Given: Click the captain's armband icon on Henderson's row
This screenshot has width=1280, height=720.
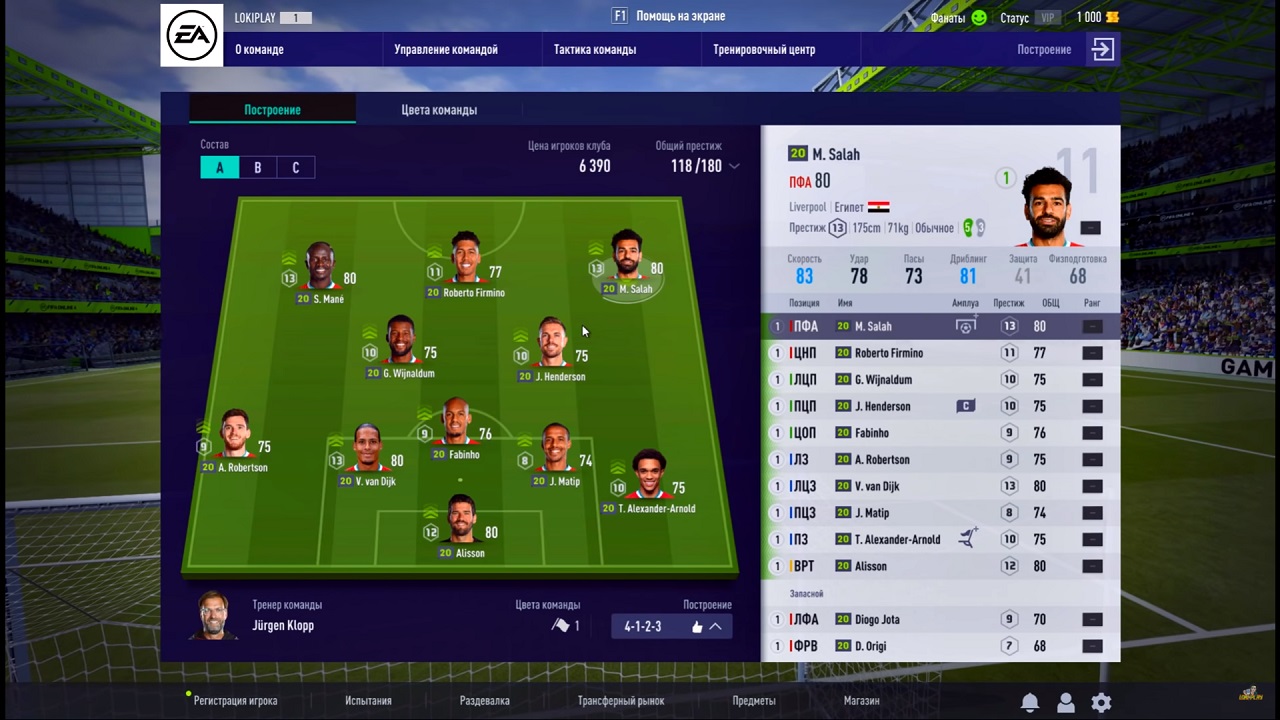Looking at the screenshot, I should pyautogui.click(x=965, y=405).
